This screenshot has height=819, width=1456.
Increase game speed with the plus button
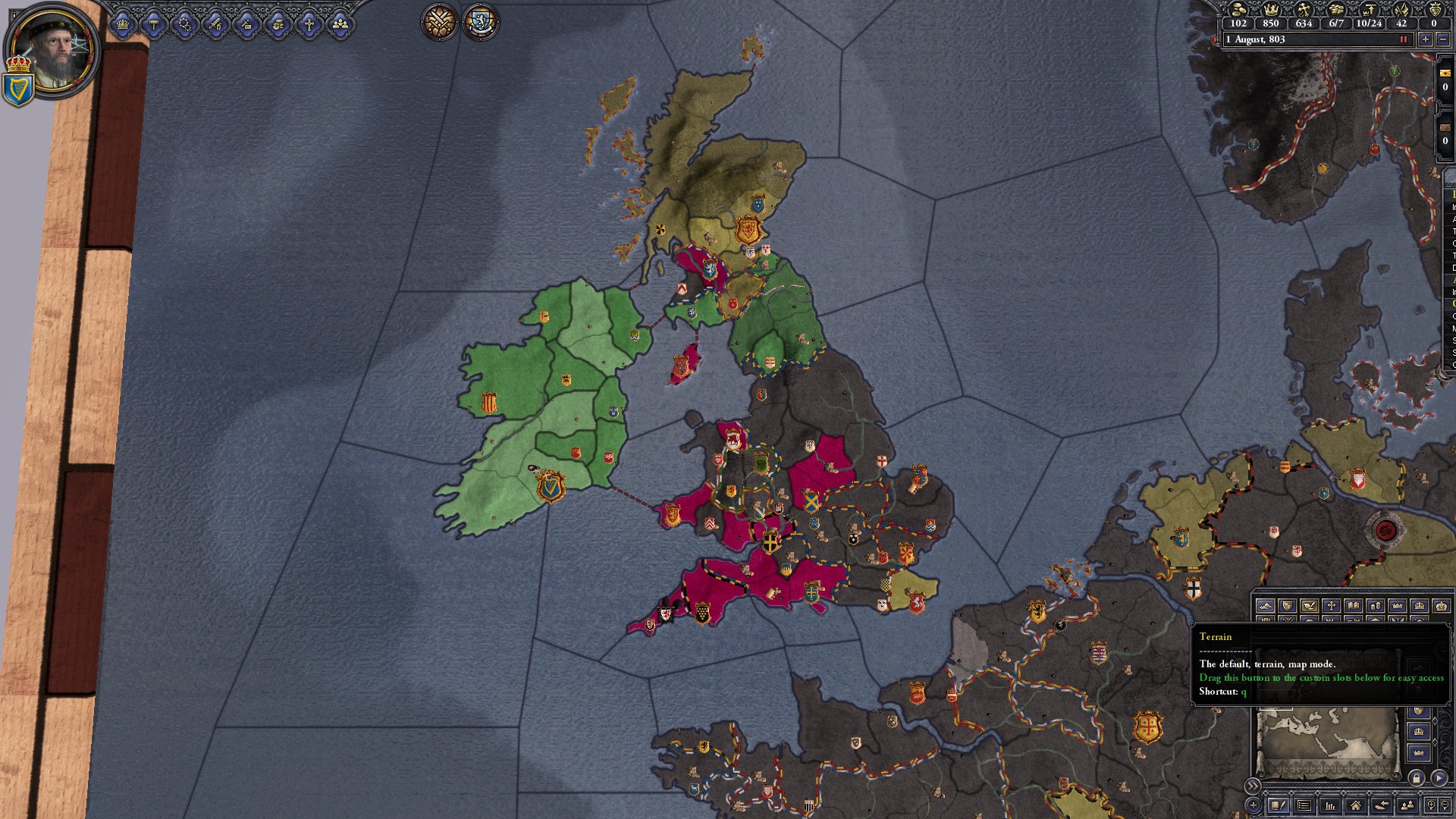point(1426,39)
